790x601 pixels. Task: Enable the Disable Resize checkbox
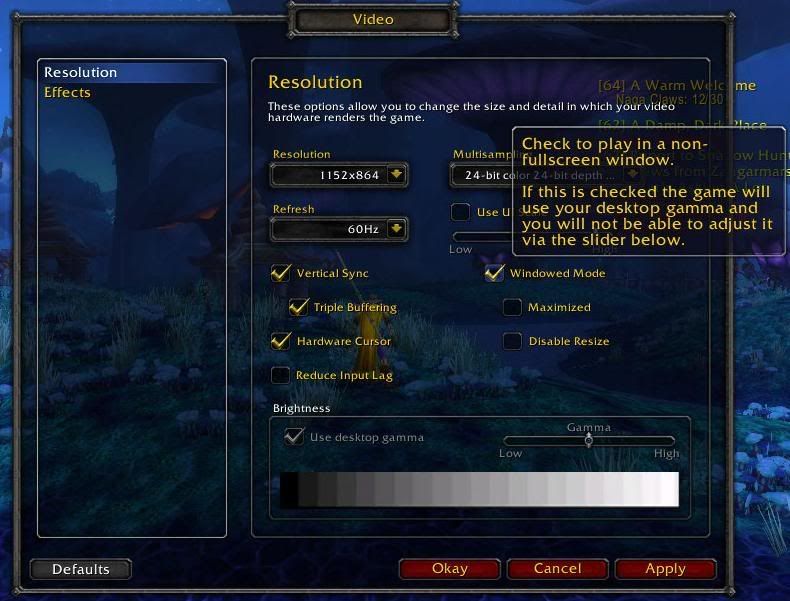512,341
